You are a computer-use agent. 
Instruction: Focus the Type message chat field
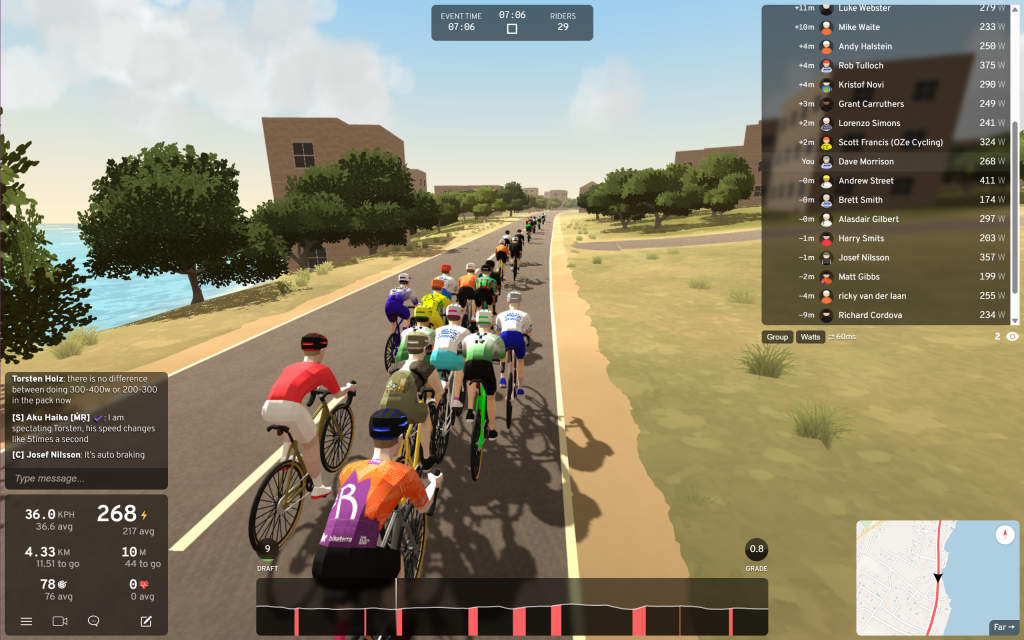point(85,478)
